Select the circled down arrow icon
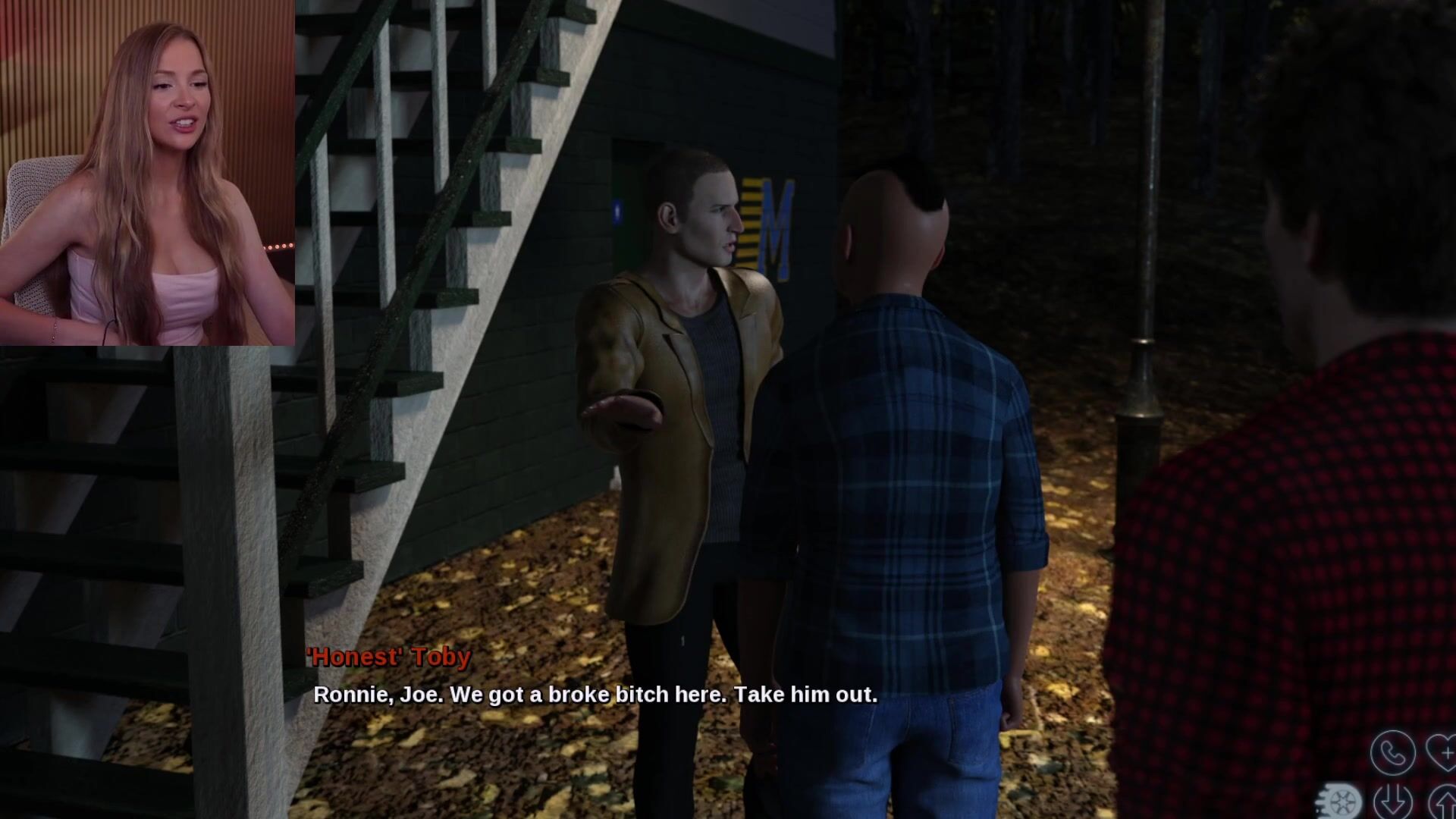 (1393, 801)
